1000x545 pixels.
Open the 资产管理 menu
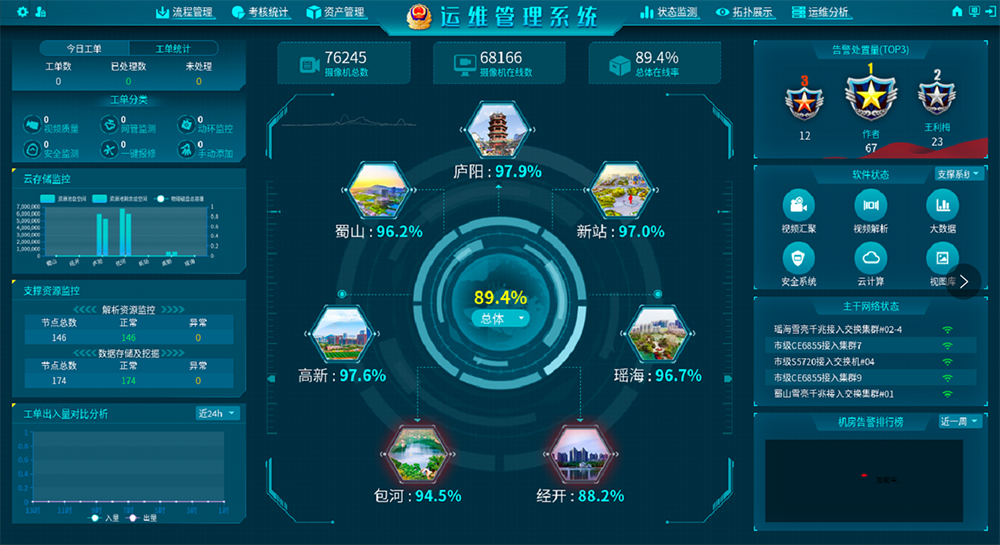point(333,13)
